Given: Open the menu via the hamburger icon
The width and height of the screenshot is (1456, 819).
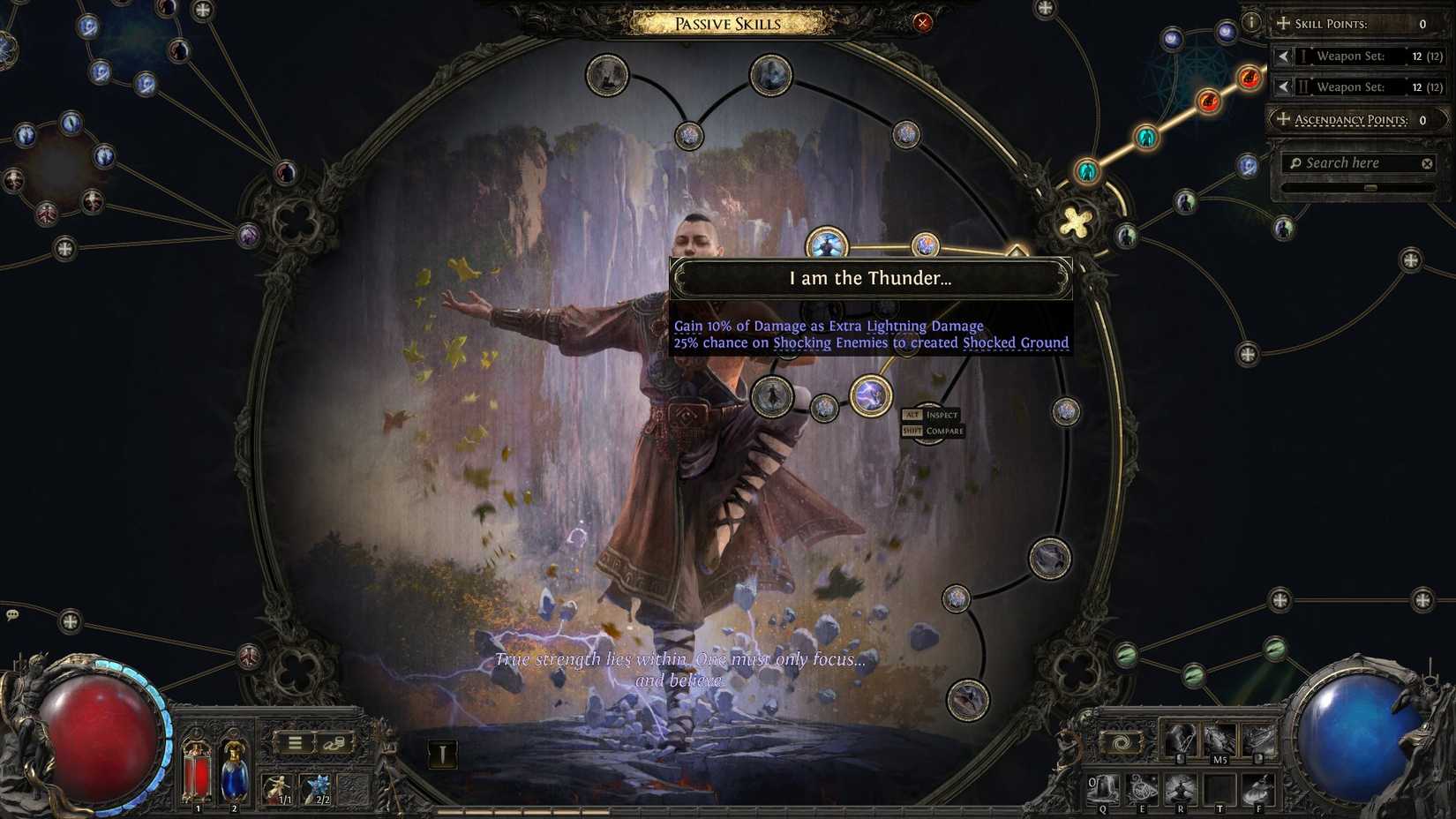Looking at the screenshot, I should coord(295,743).
